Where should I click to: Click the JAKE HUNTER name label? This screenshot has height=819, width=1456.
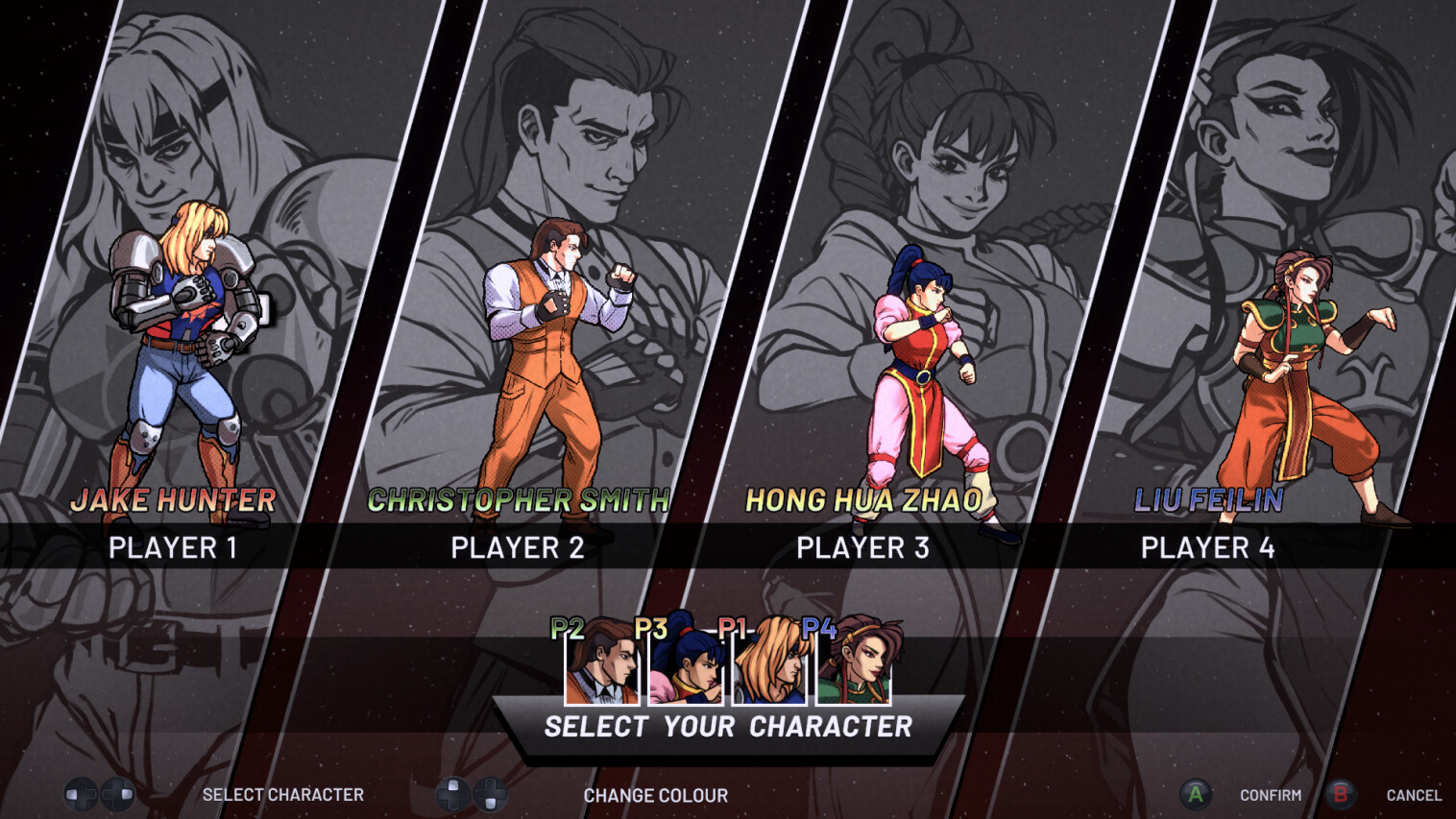pyautogui.click(x=173, y=499)
